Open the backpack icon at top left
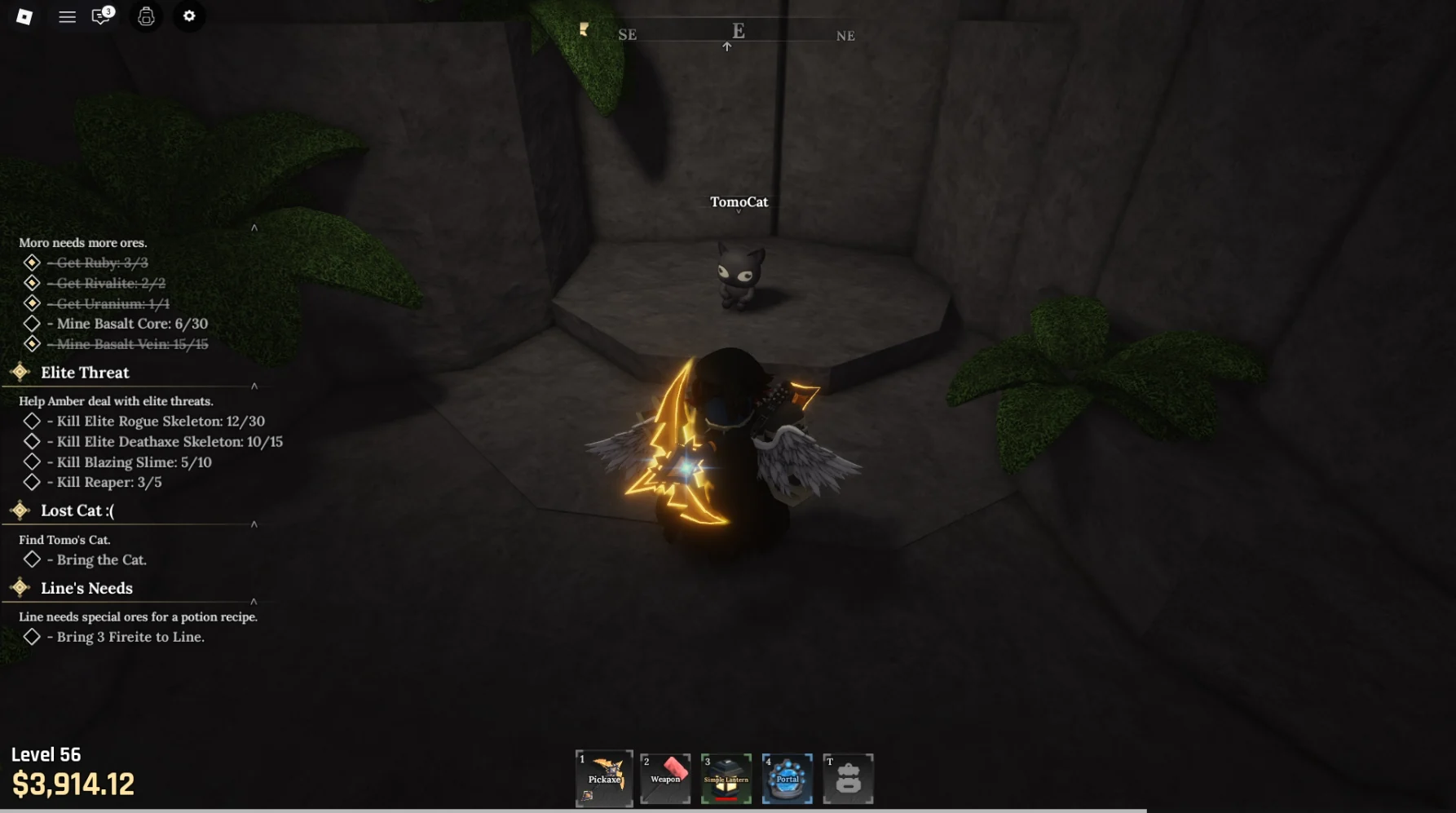 tap(146, 15)
